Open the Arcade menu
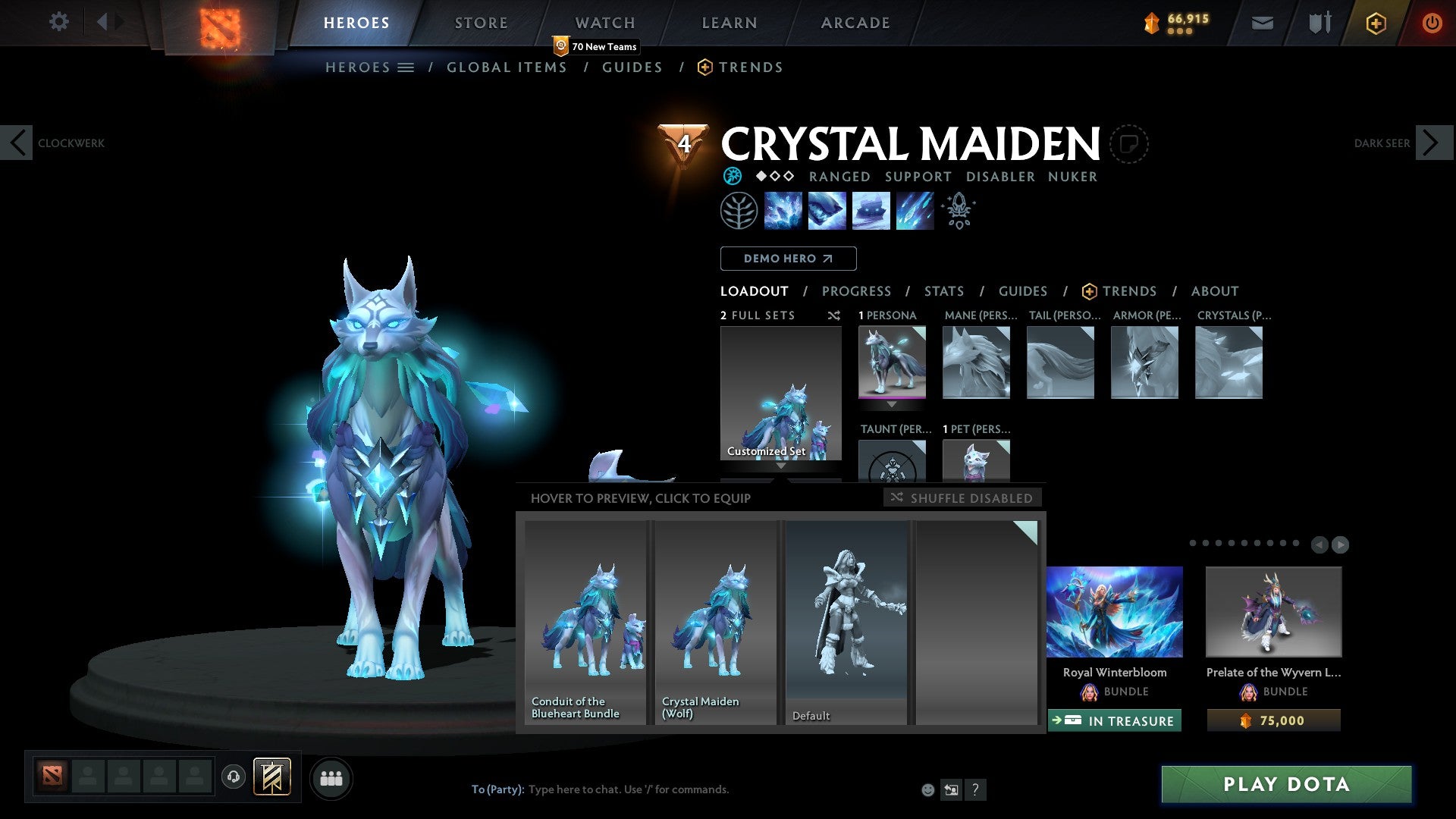Image resolution: width=1456 pixels, height=819 pixels. (x=855, y=23)
